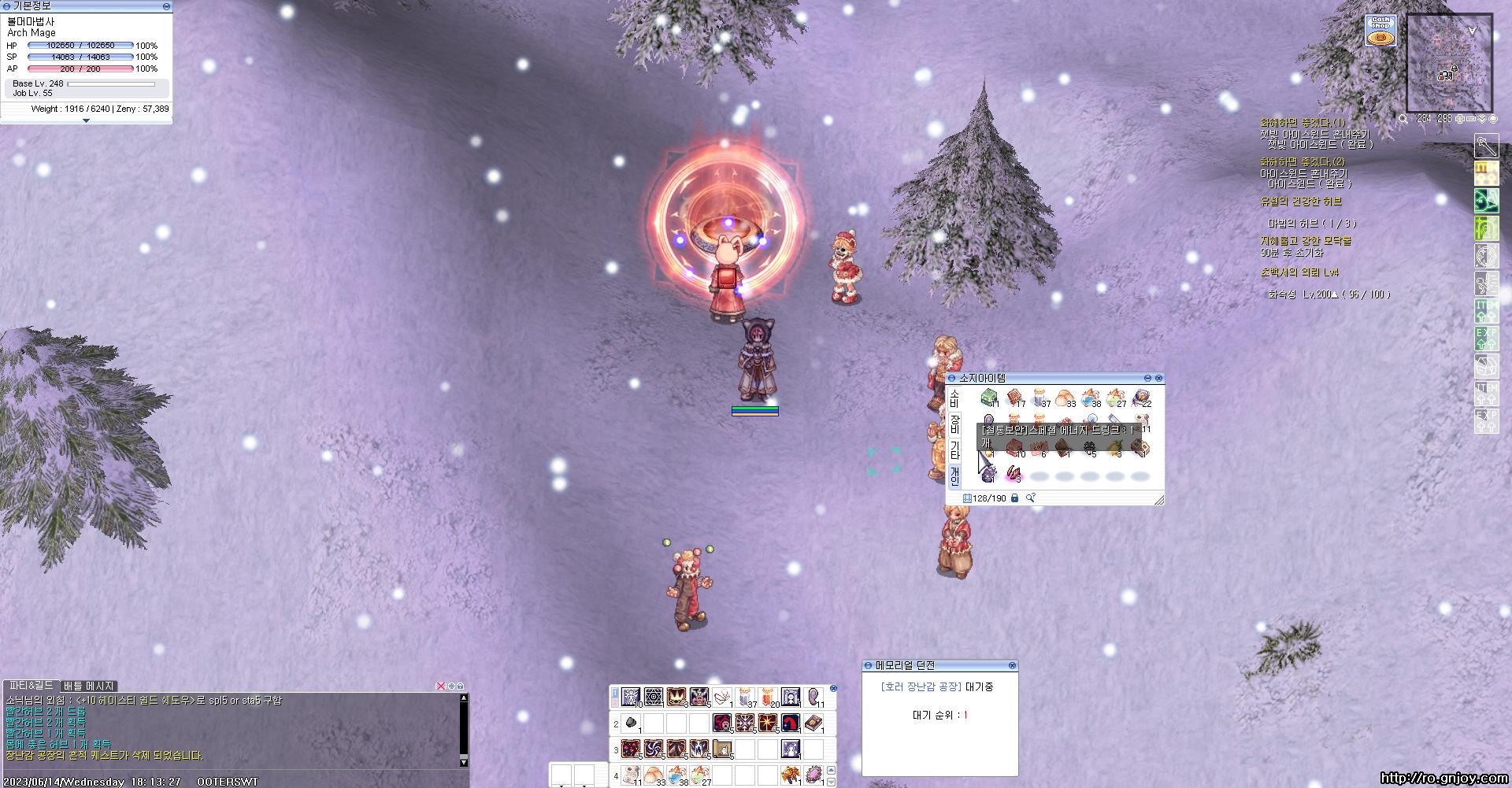Activate the scroll item in hotbar row 3
This screenshot has height=788, width=1512.
(x=722, y=749)
